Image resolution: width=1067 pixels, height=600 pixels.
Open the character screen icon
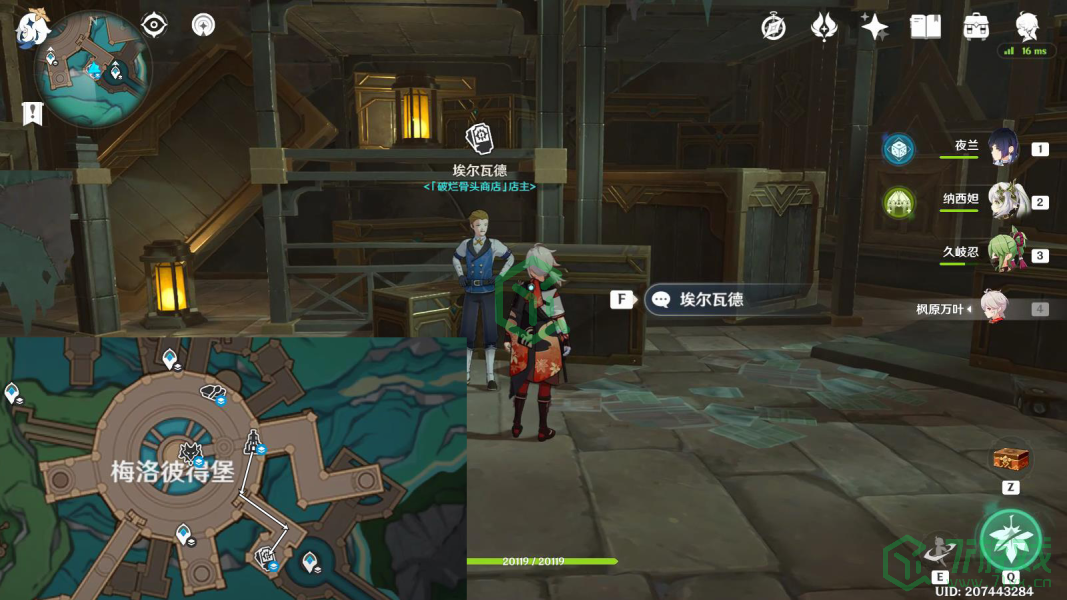click(x=1027, y=25)
